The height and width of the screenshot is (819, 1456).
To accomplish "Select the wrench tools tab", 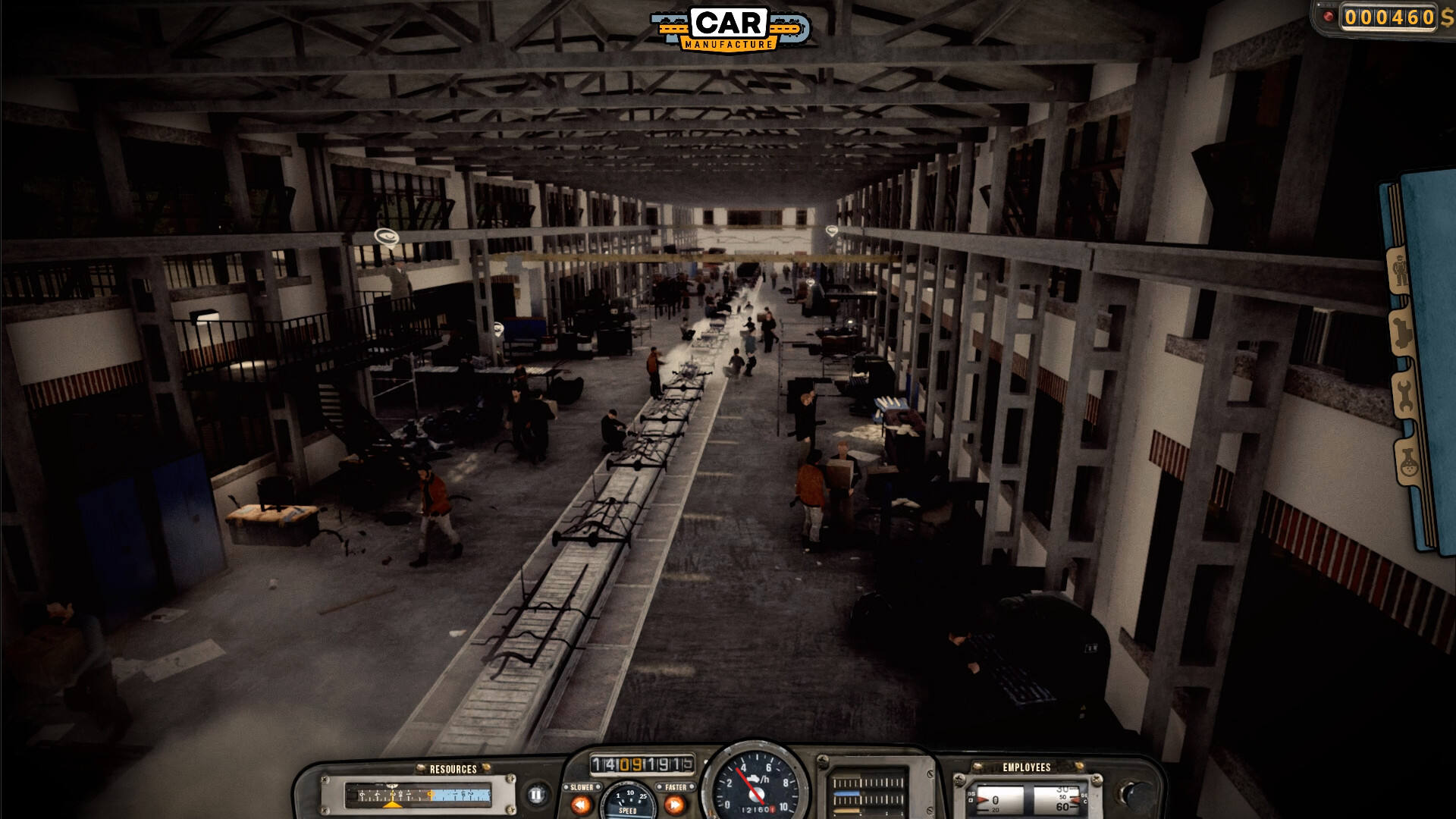I will [x=1403, y=394].
